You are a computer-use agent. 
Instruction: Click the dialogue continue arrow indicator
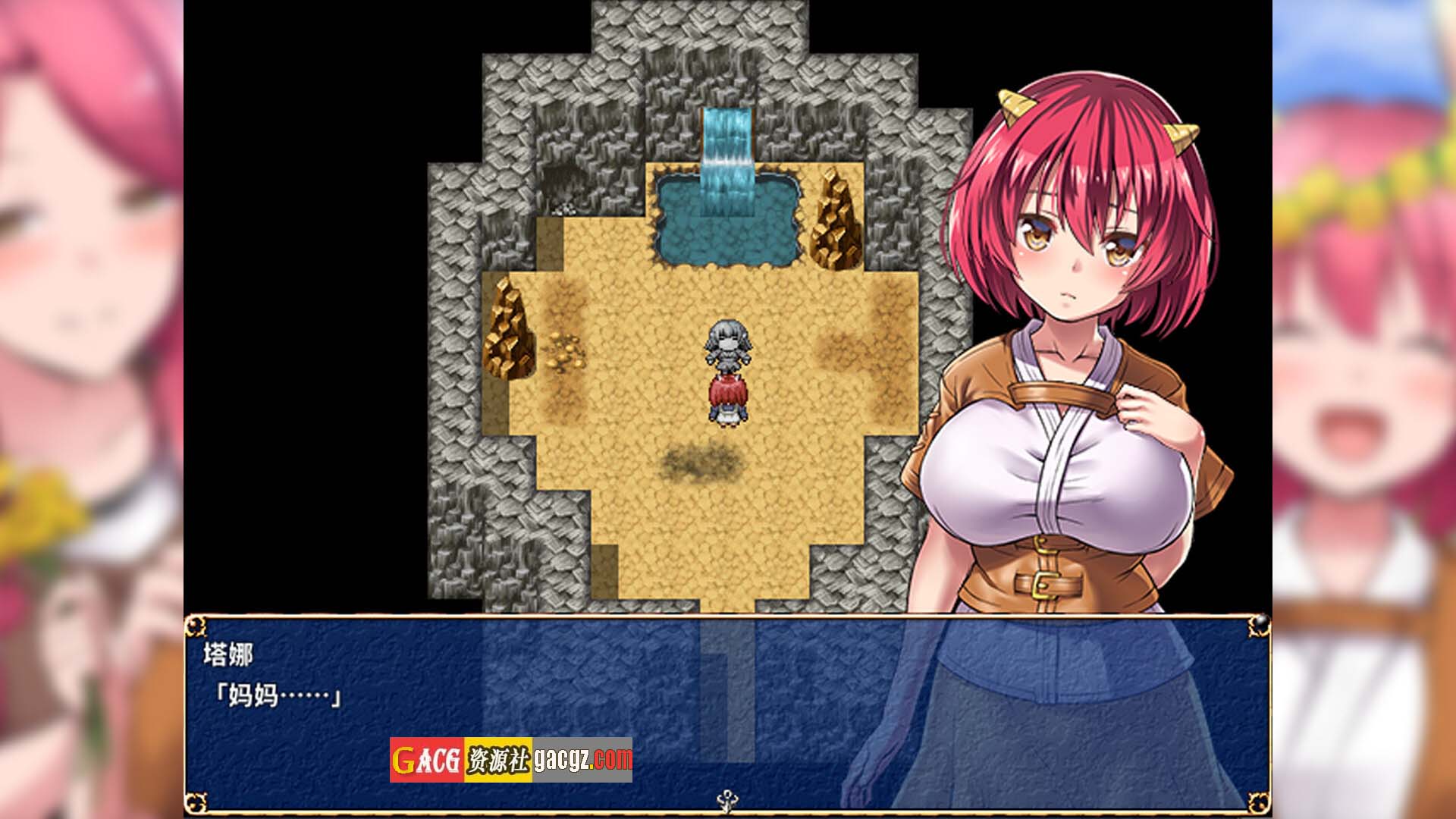click(x=728, y=799)
